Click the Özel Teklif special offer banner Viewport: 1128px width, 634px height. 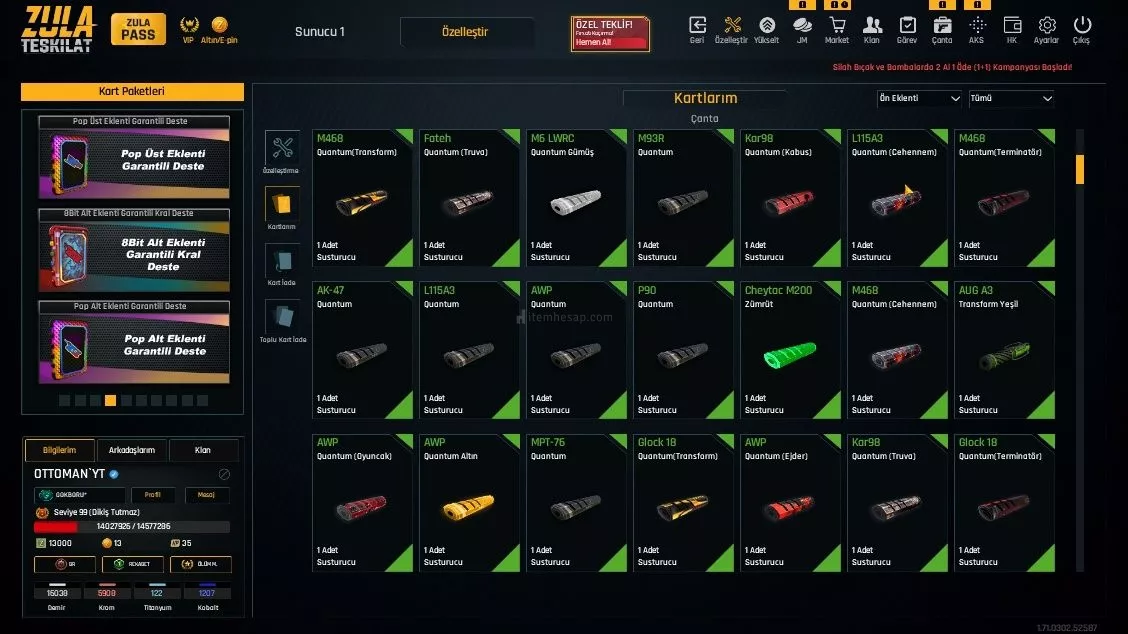click(610, 33)
